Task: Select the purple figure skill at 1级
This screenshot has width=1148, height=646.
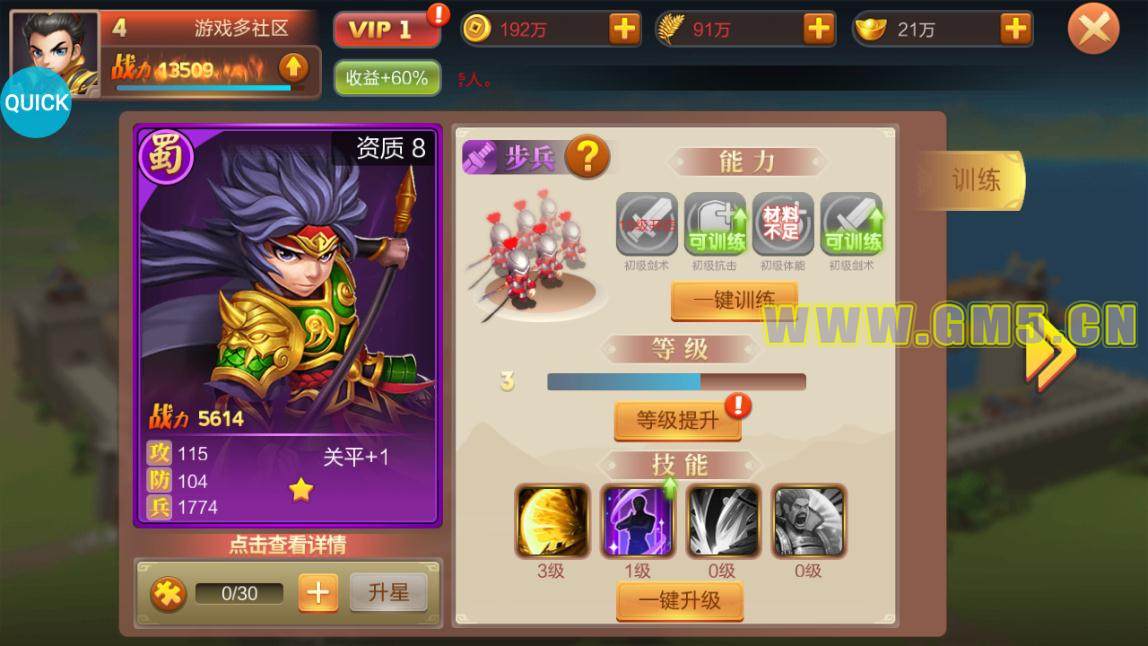Action: click(x=637, y=521)
